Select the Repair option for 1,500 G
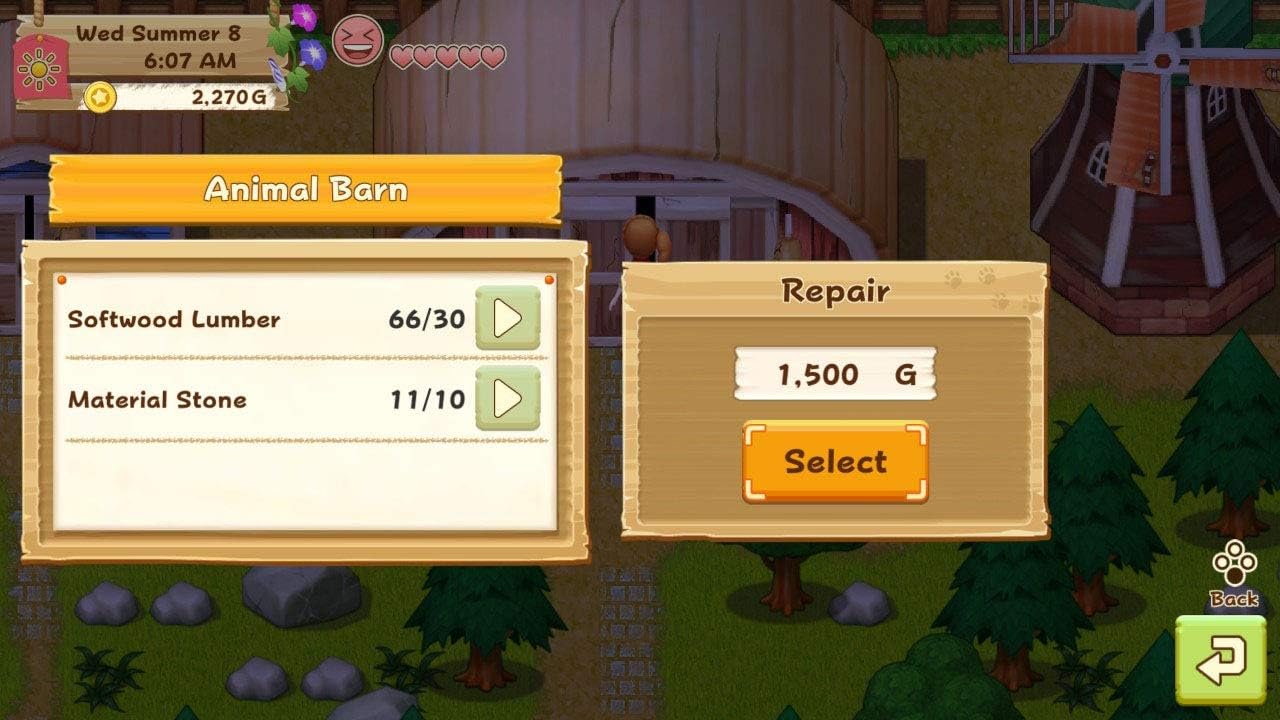Screen dimensions: 1280x720 coord(835,461)
